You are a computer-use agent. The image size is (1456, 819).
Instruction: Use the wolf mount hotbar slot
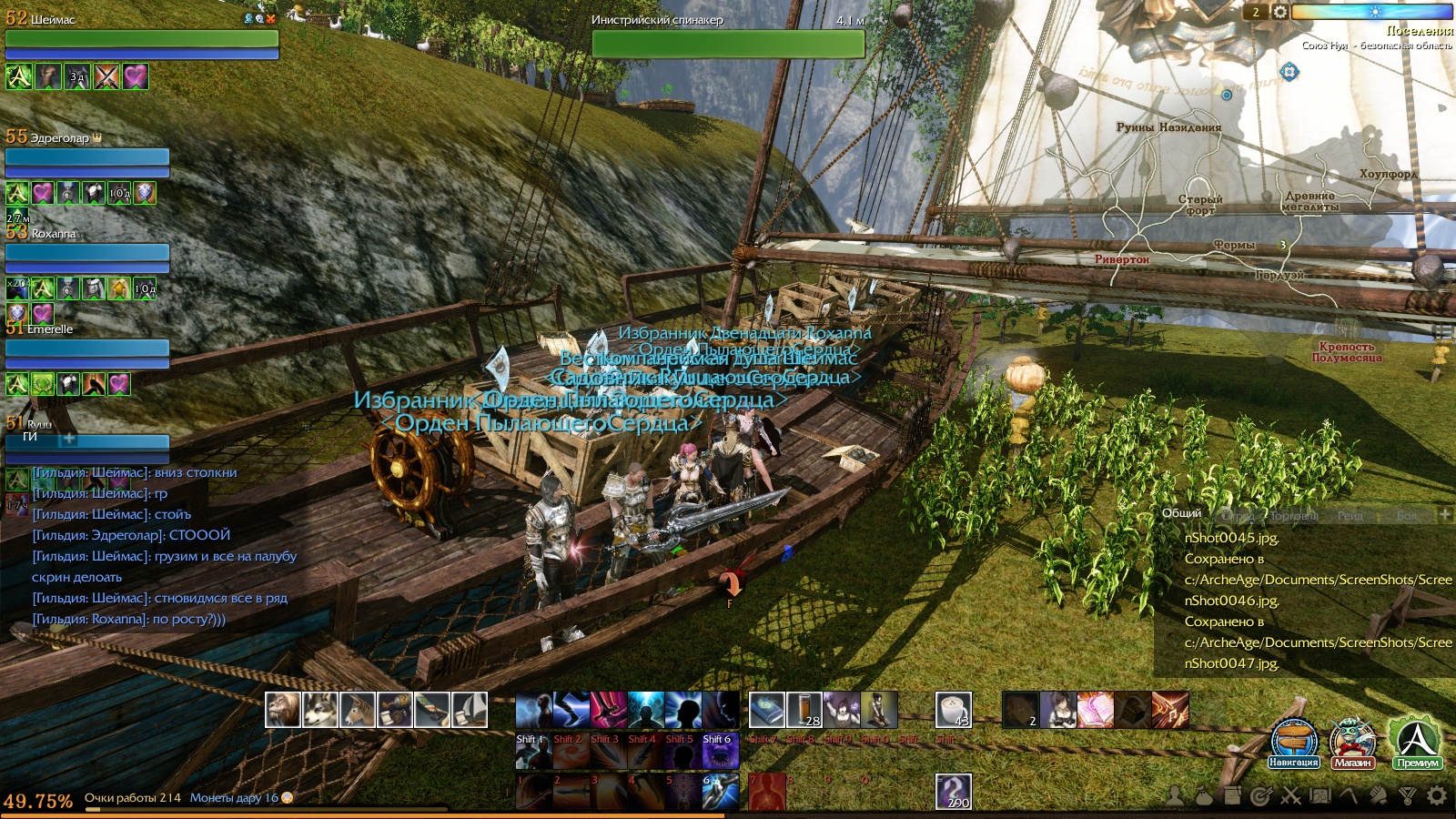tap(320, 710)
